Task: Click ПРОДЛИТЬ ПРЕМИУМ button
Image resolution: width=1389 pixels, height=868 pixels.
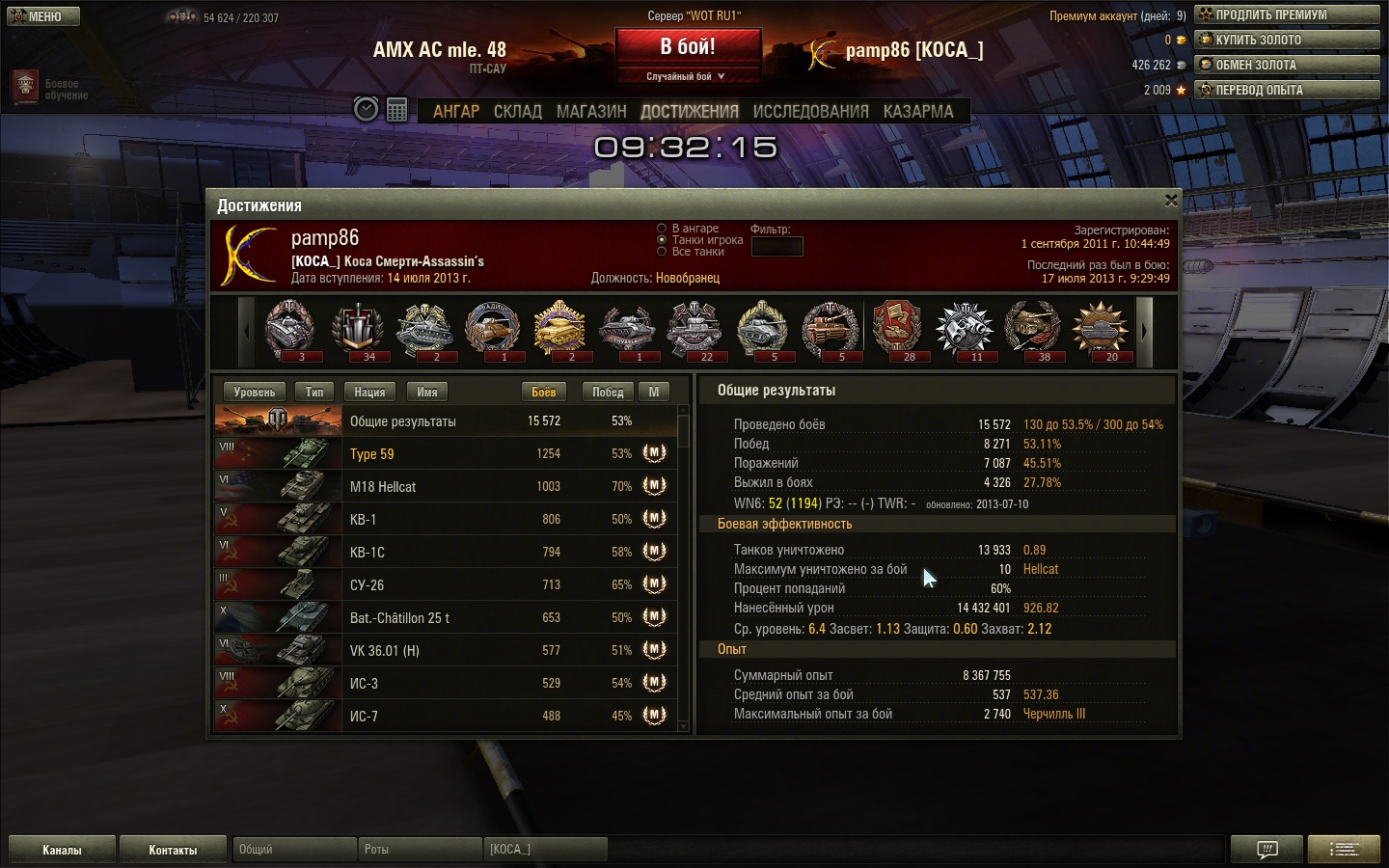Action: click(1287, 14)
